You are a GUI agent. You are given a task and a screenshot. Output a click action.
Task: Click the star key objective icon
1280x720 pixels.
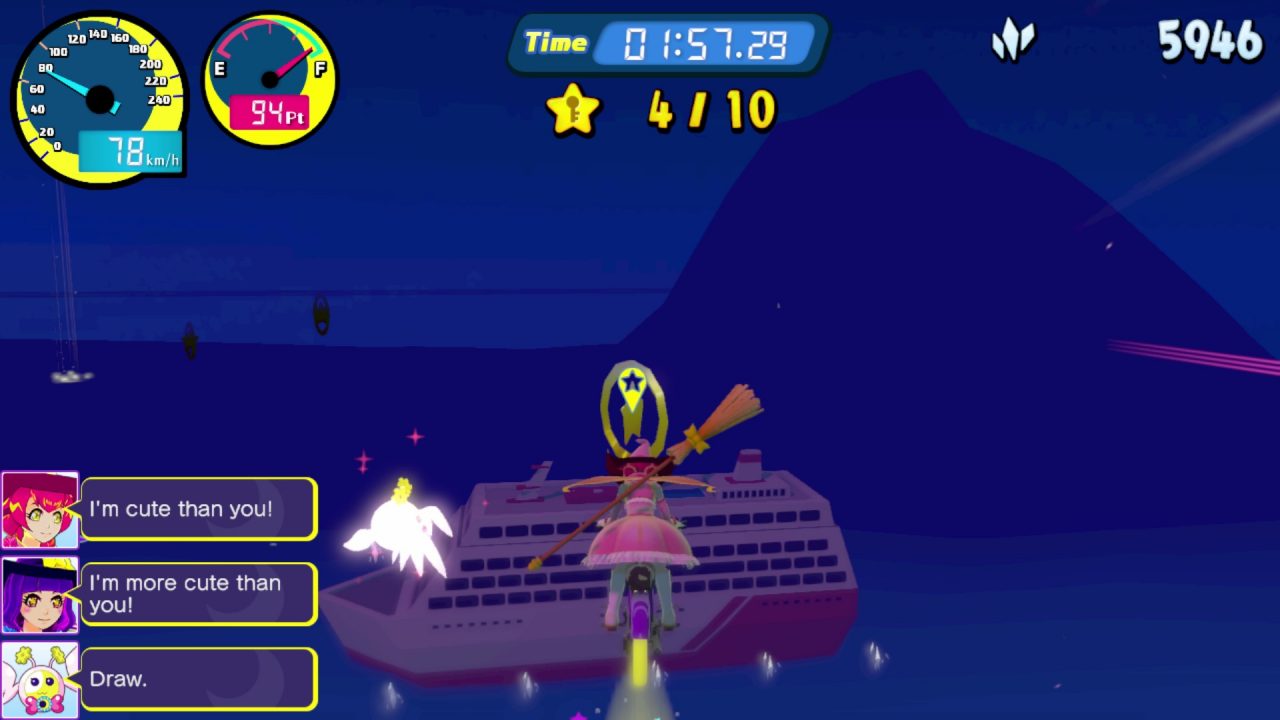[573, 109]
